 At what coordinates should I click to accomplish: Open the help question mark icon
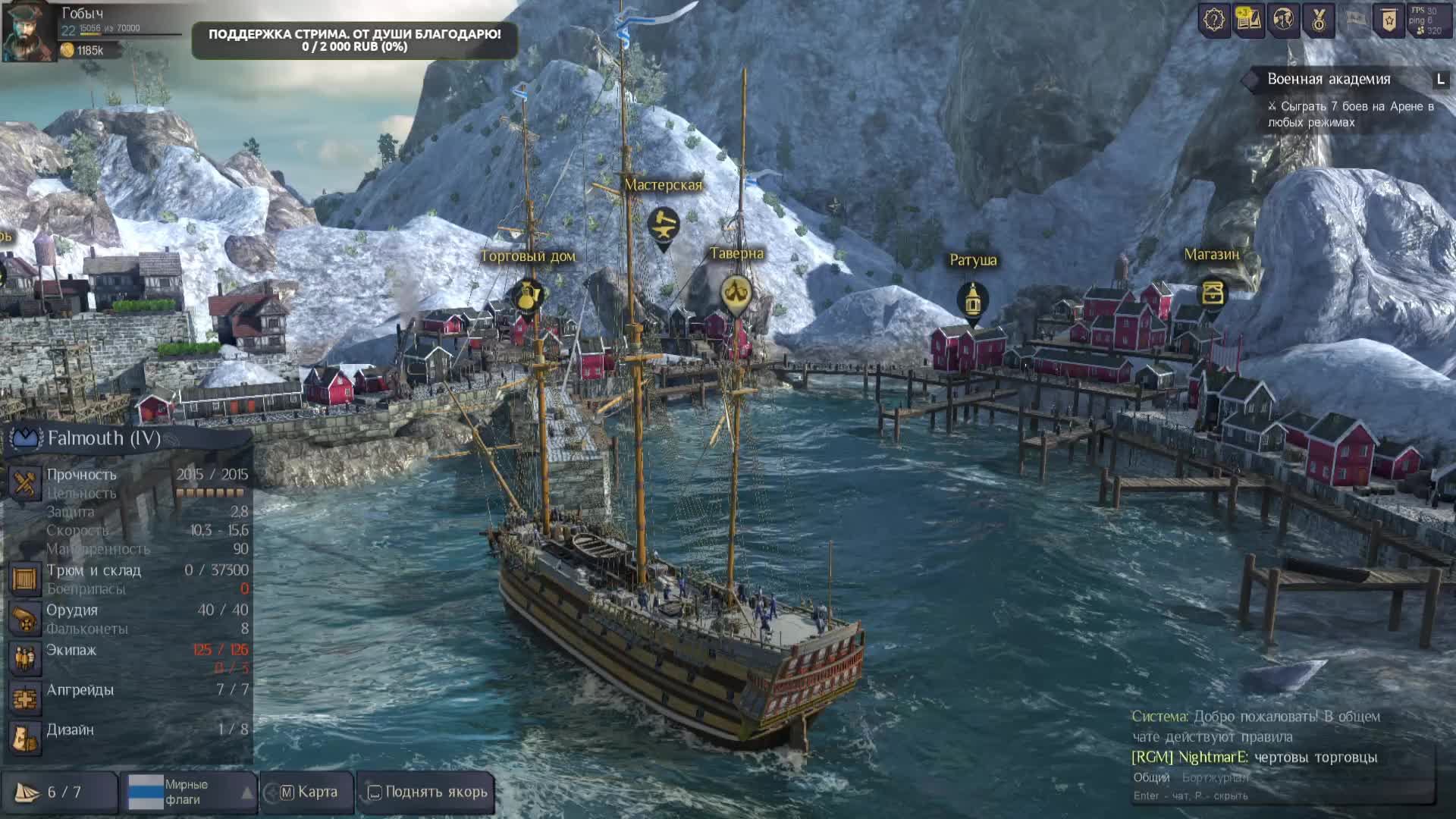[x=1214, y=20]
